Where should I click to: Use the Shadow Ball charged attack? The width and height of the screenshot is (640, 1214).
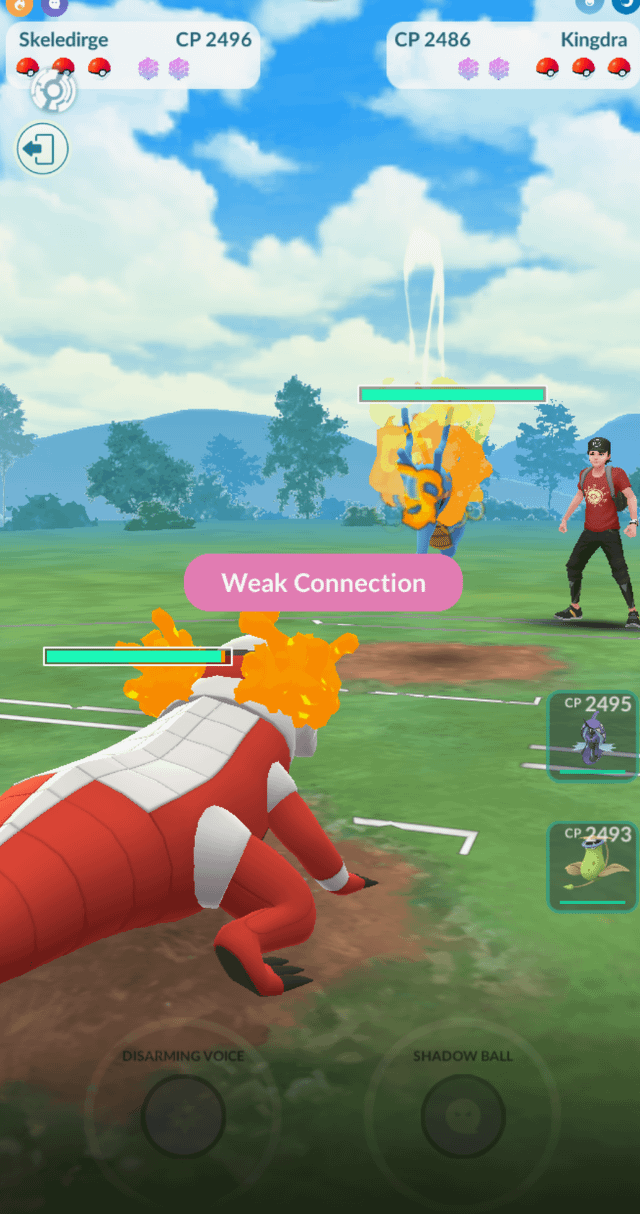pos(462,1115)
